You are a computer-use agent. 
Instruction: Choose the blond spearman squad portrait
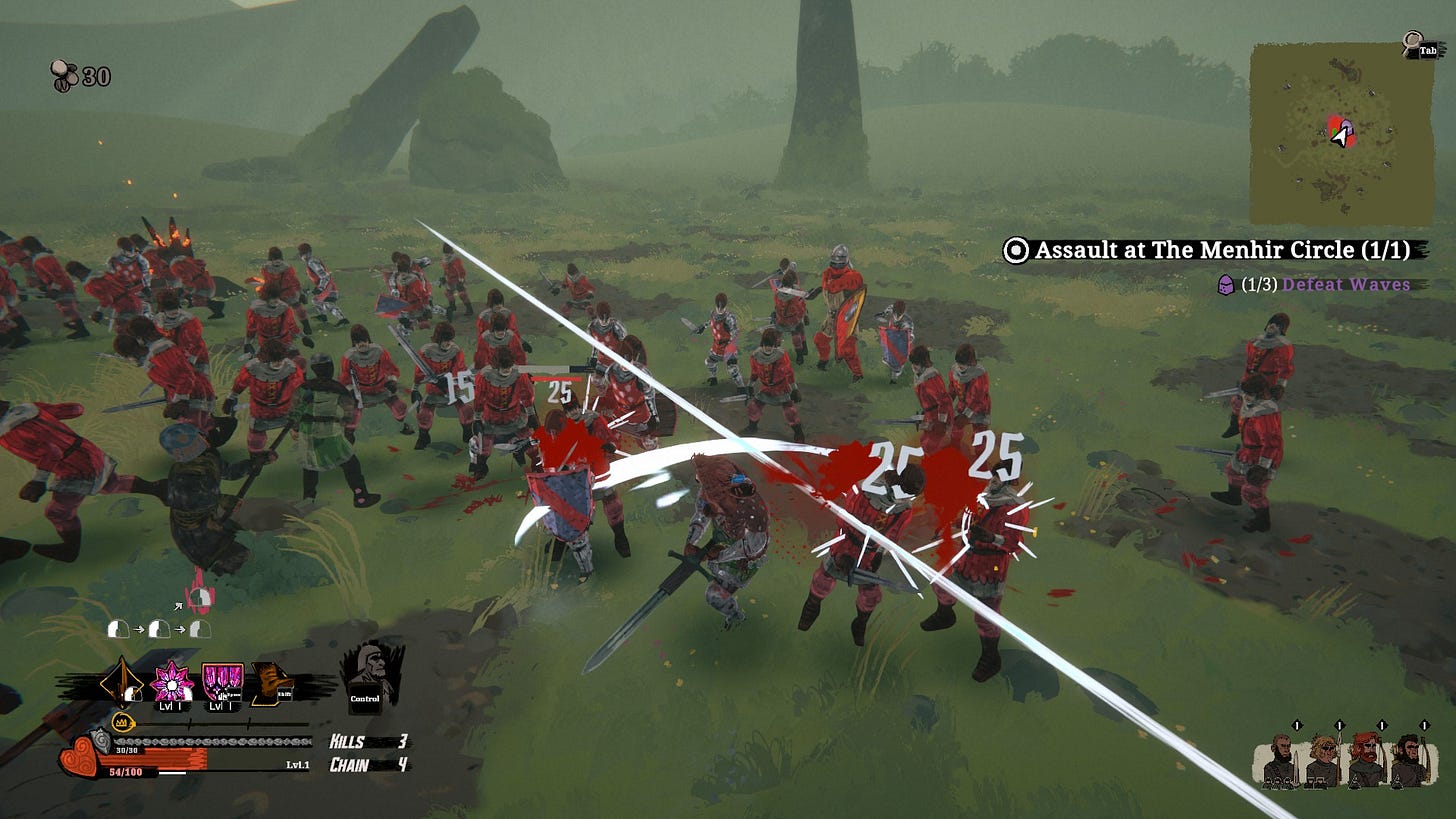click(x=1322, y=761)
